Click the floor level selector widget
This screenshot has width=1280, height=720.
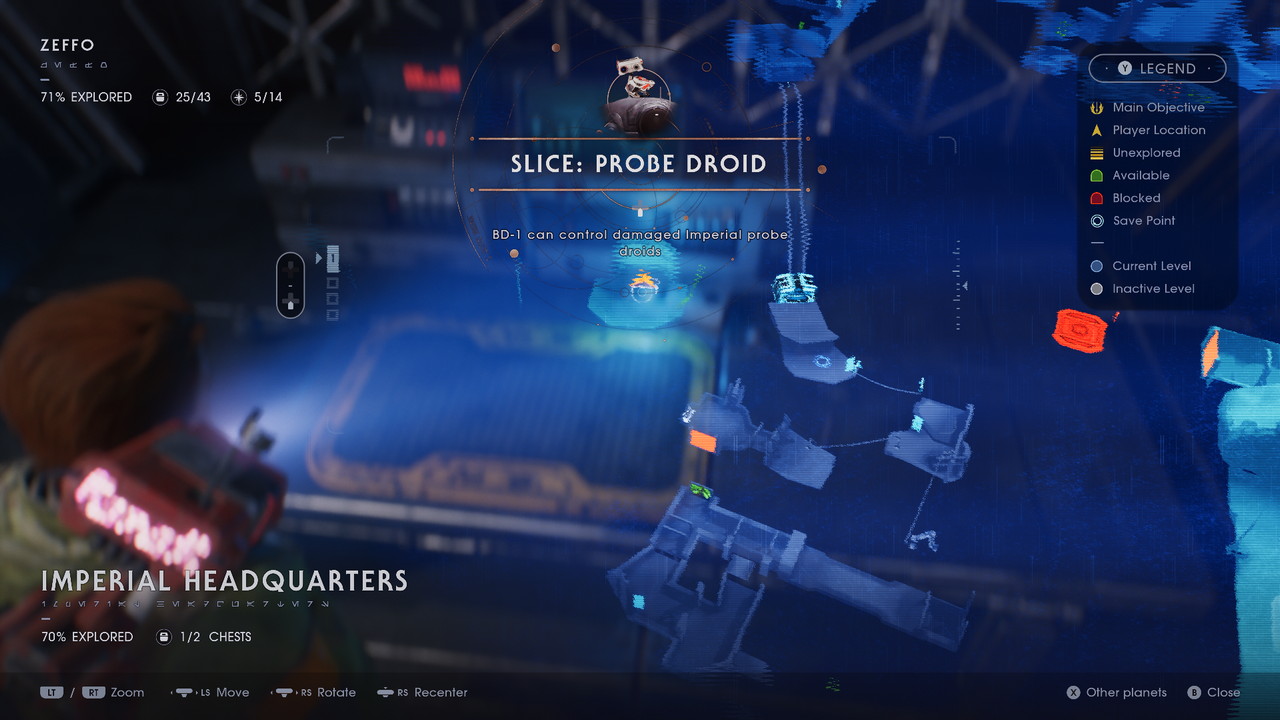click(x=290, y=285)
